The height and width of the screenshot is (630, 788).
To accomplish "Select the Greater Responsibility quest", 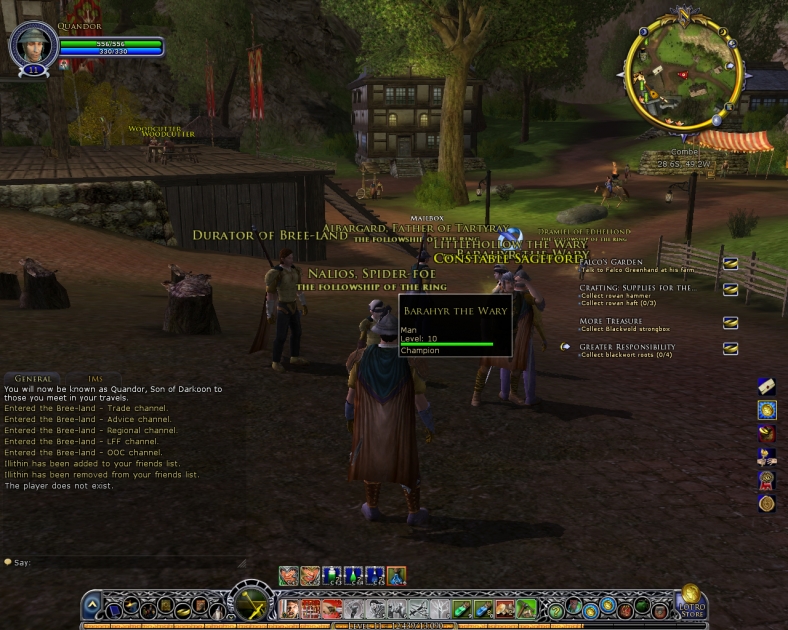I will (x=627, y=347).
